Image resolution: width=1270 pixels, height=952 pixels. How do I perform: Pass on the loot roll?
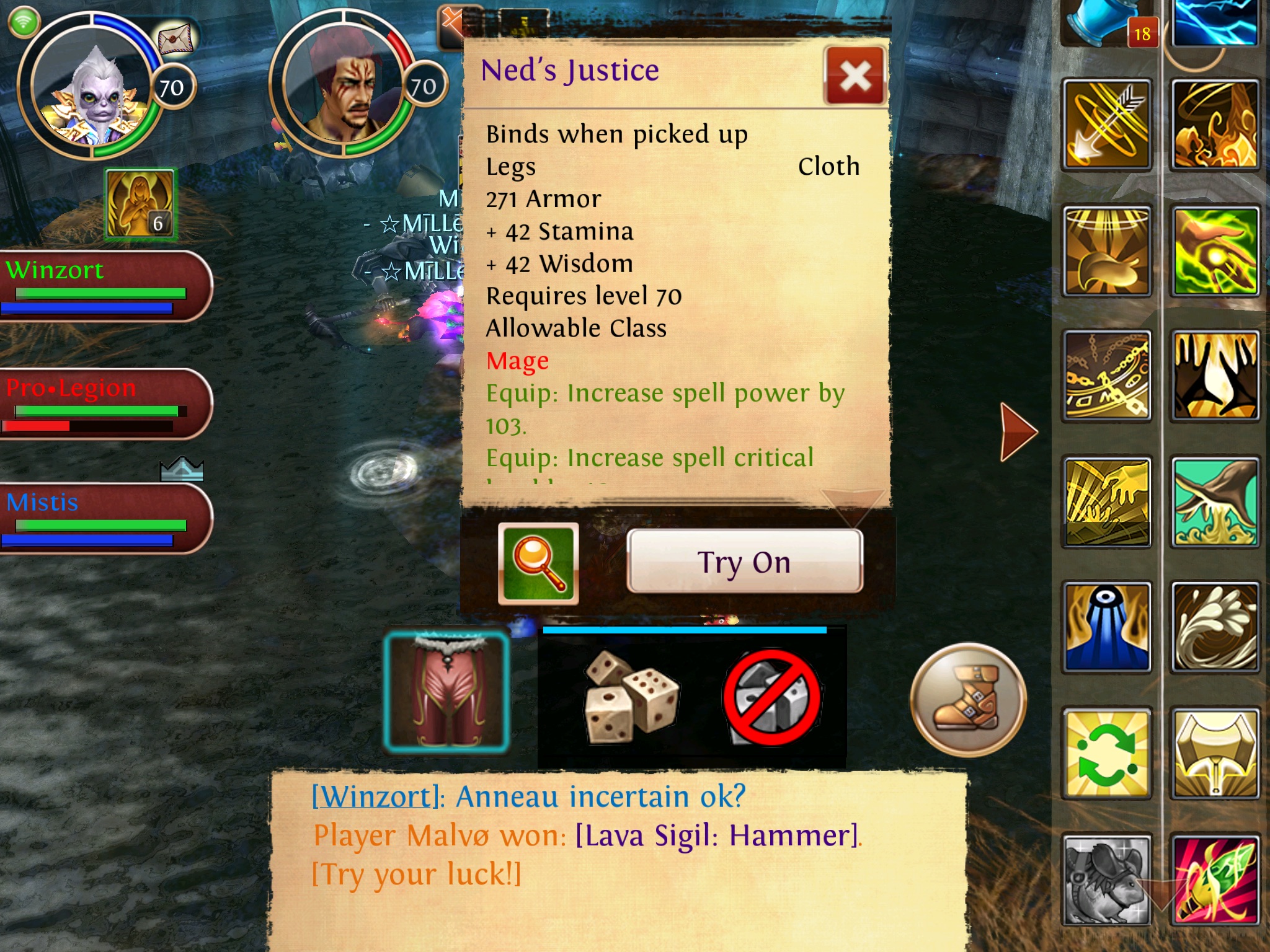tap(772, 697)
